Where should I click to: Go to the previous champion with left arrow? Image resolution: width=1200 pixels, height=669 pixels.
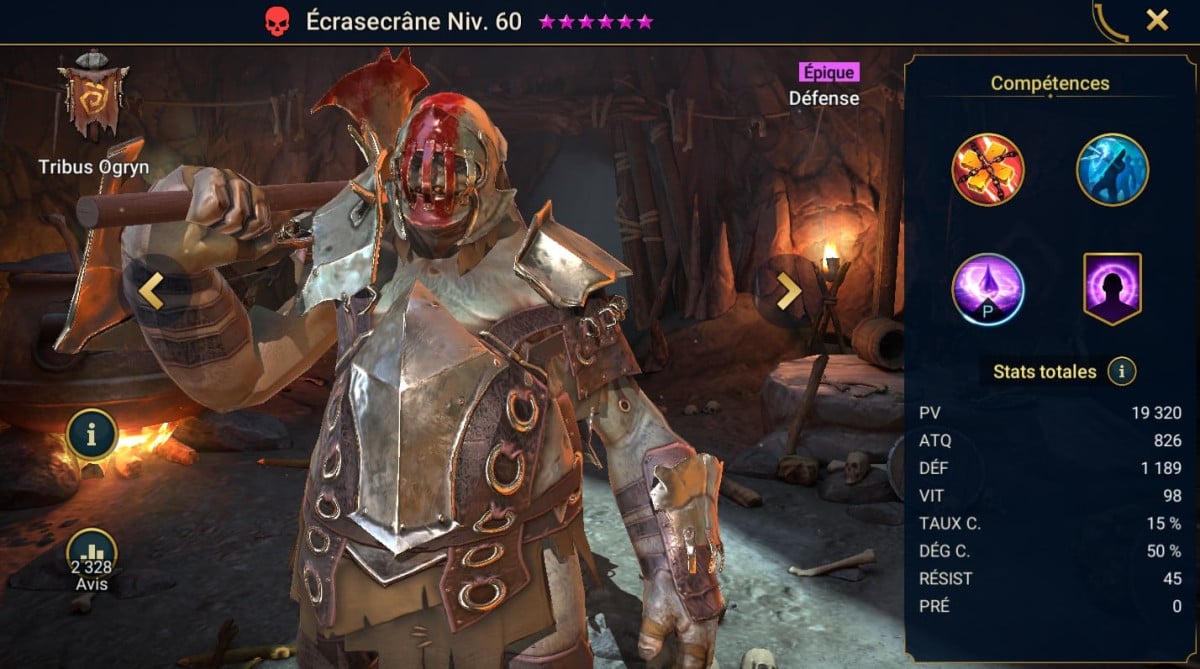coord(150,290)
